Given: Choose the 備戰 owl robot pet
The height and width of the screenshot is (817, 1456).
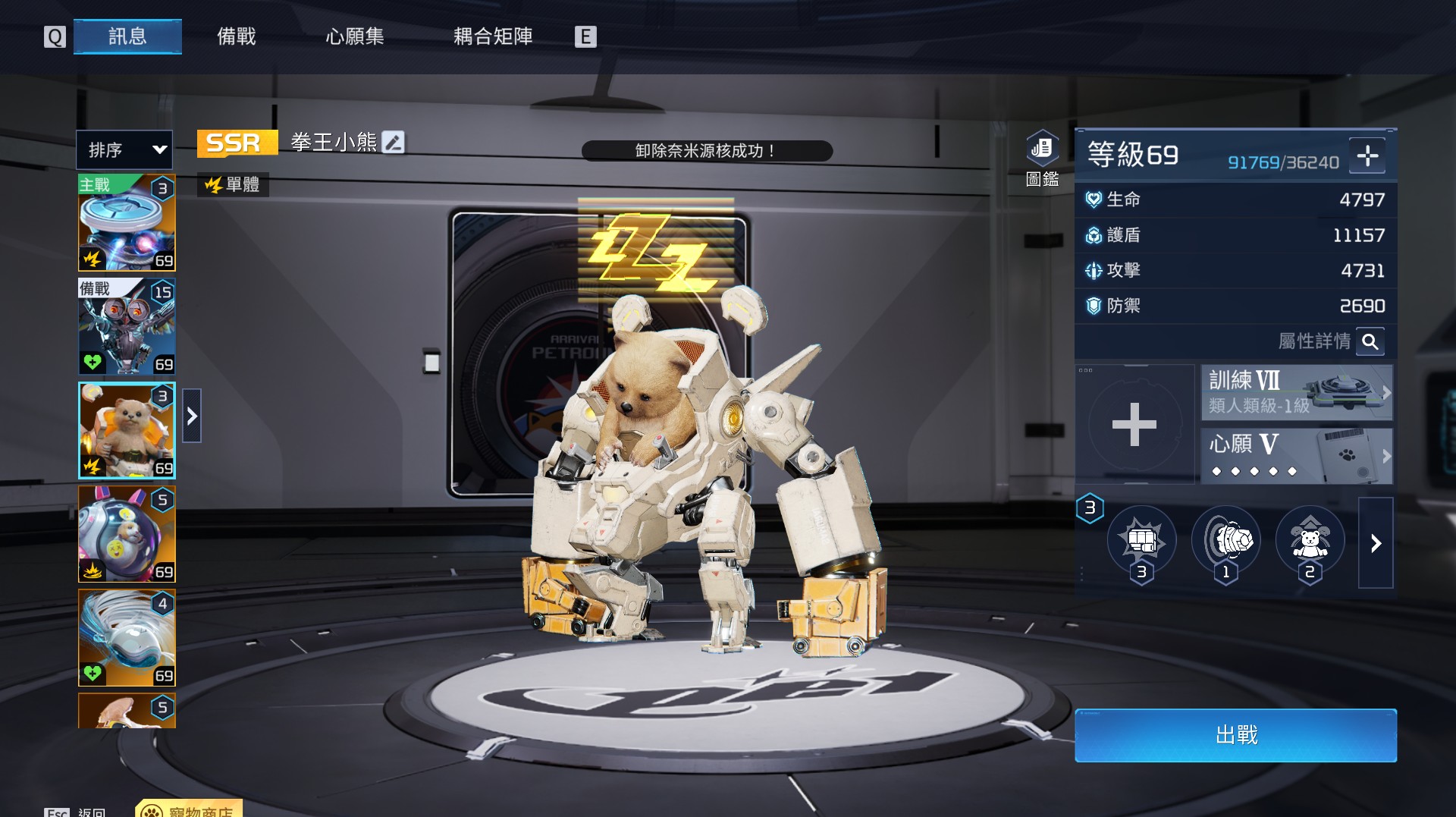Looking at the screenshot, I should click(127, 327).
